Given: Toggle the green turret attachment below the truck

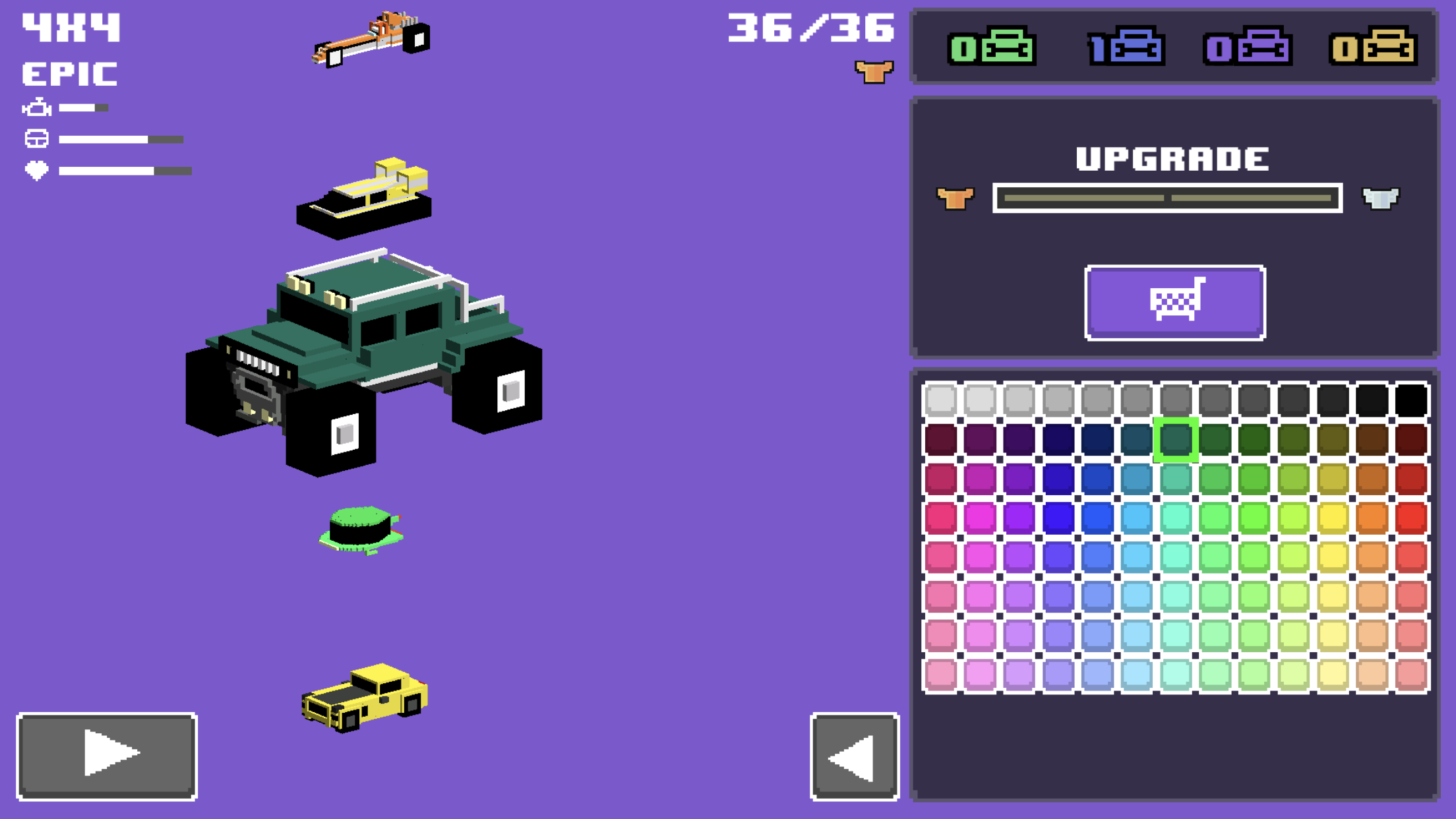Looking at the screenshot, I should [x=359, y=528].
